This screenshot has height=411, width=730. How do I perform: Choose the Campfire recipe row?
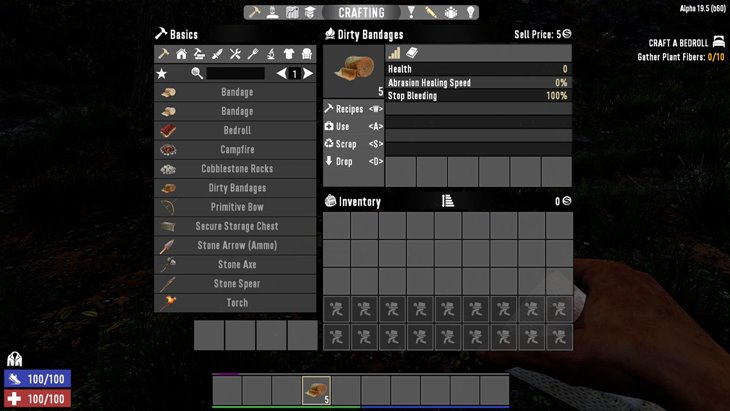tap(236, 150)
